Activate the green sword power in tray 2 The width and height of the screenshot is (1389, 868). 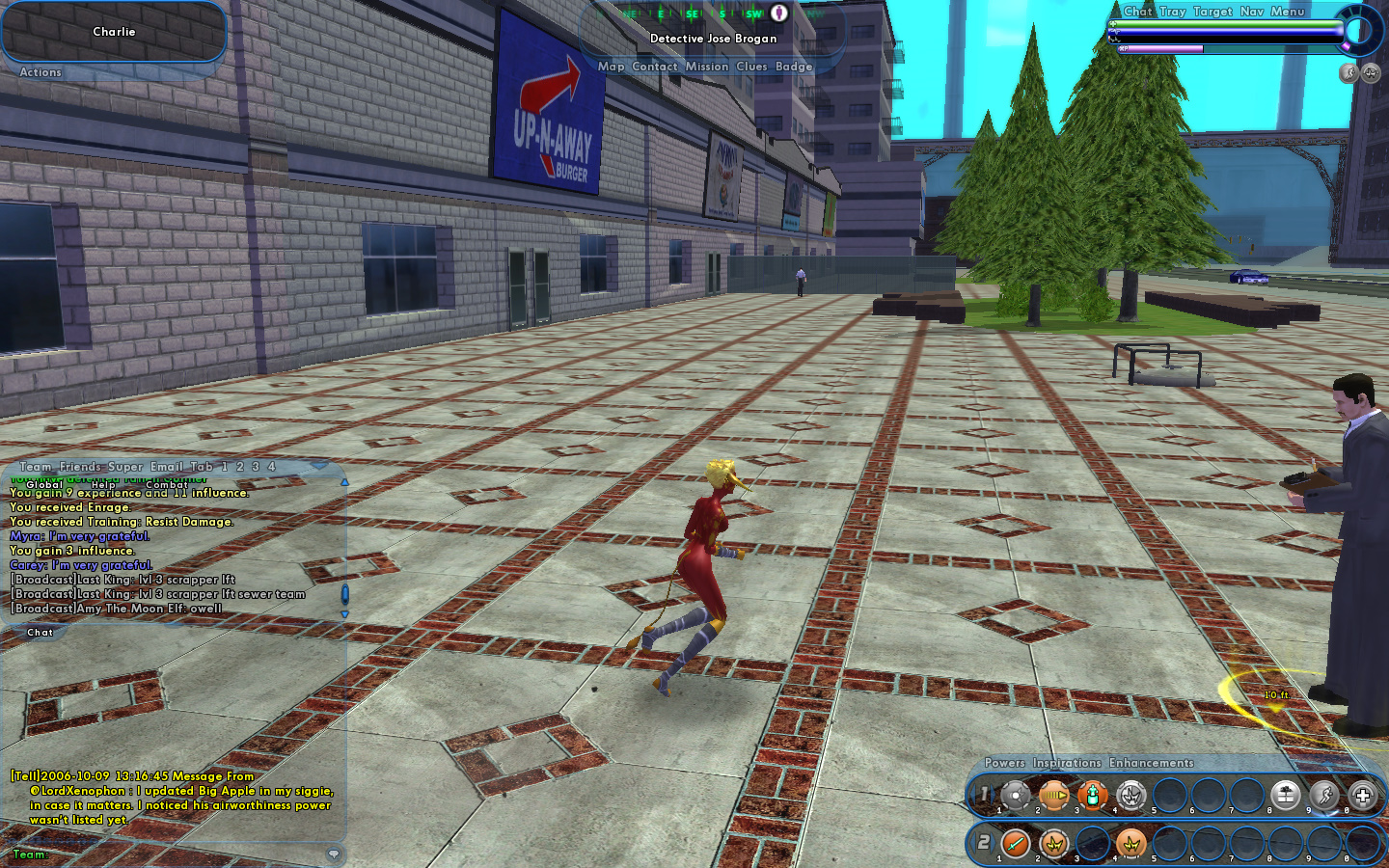click(x=1016, y=844)
